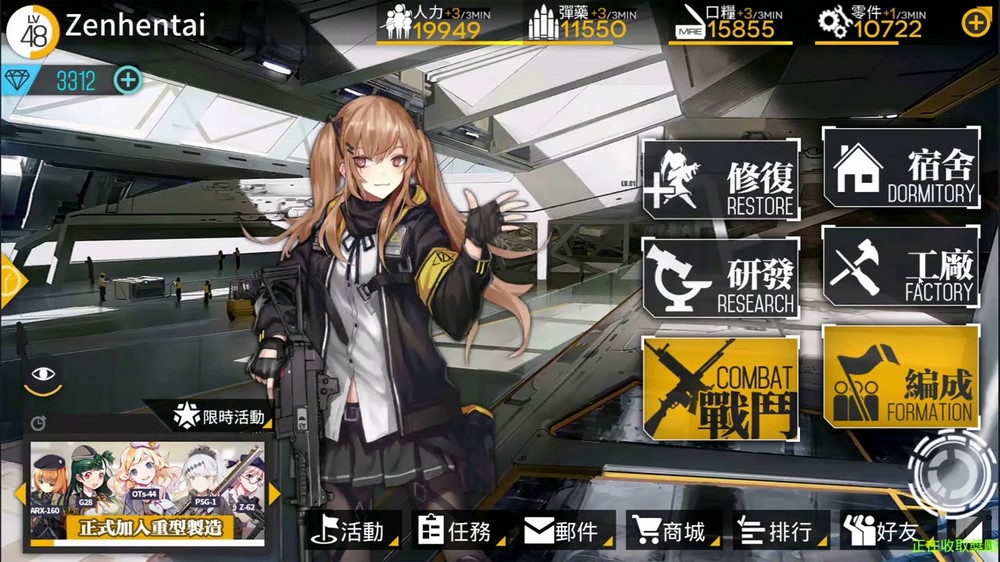Start Combat (戰鬥)
Screen dimensions: 1000x562
[720, 388]
